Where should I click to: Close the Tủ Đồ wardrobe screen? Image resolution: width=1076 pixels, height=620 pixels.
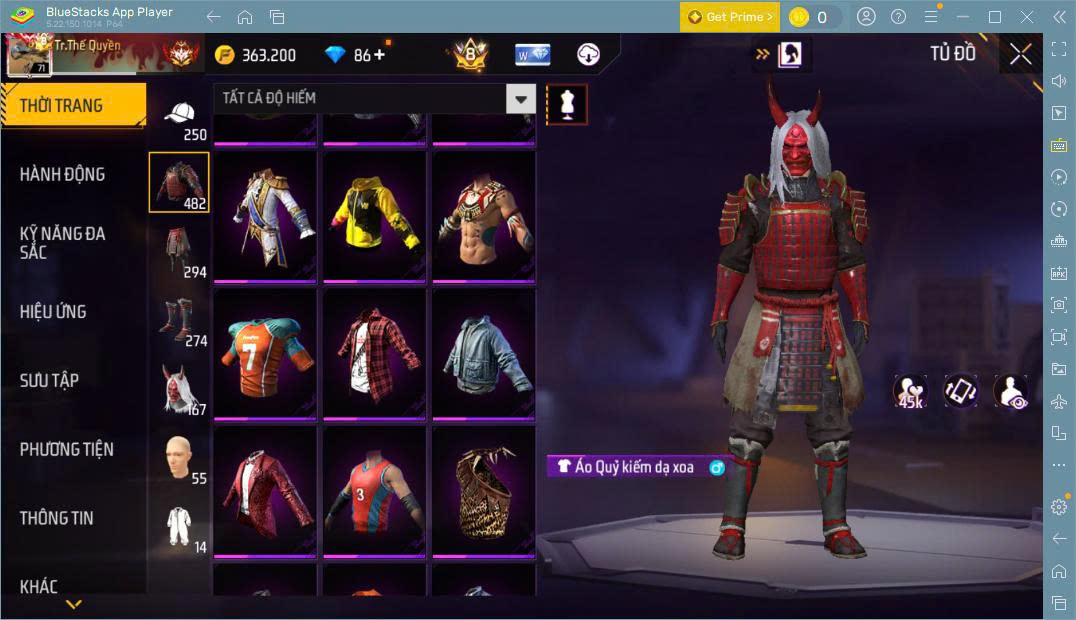1020,54
